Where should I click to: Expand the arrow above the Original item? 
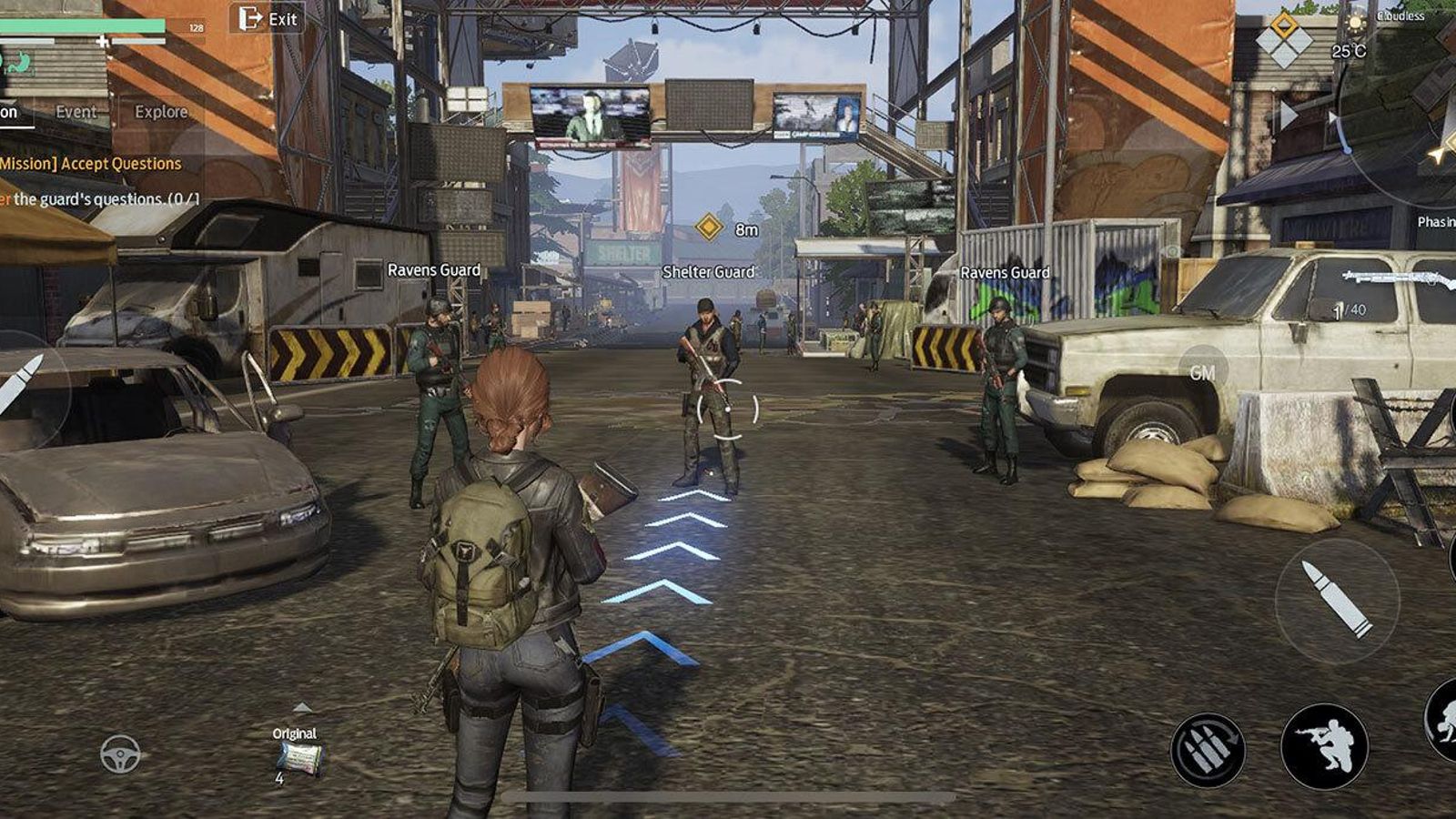[302, 708]
